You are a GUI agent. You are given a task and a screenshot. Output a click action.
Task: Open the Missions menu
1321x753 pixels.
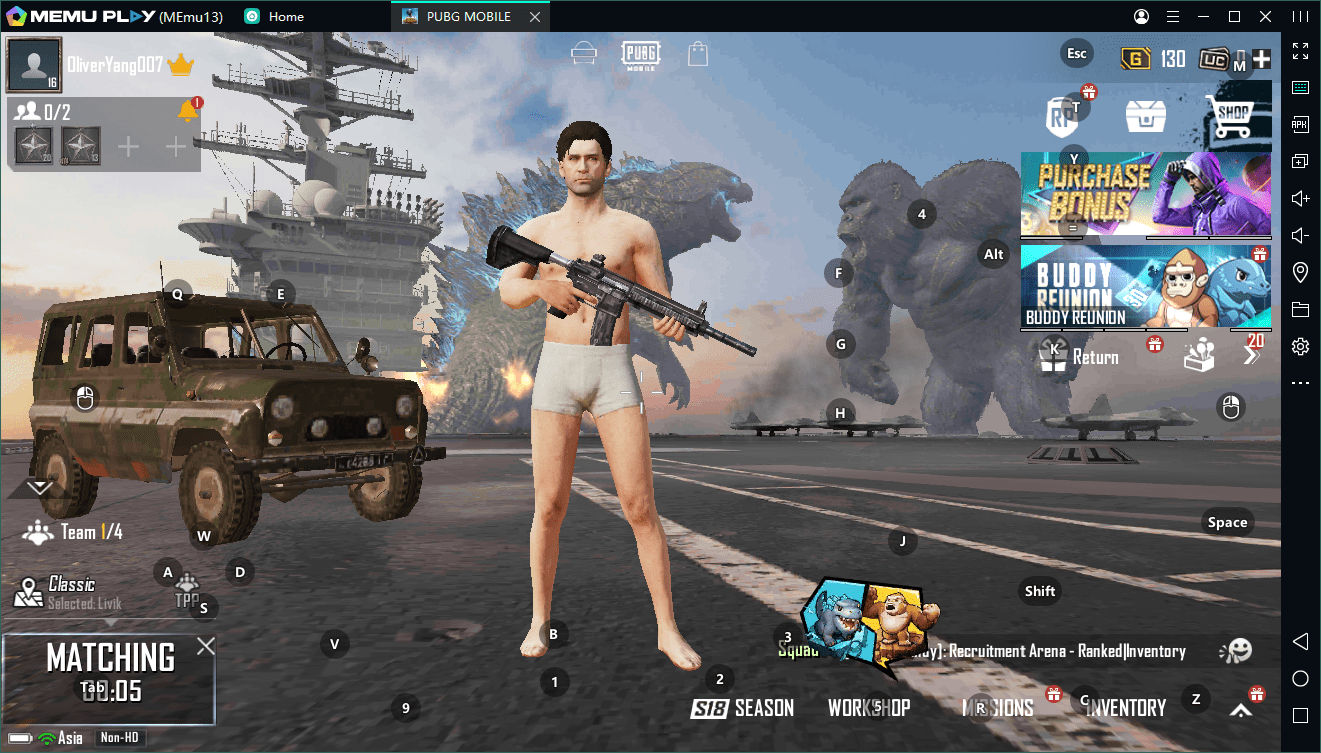998,708
